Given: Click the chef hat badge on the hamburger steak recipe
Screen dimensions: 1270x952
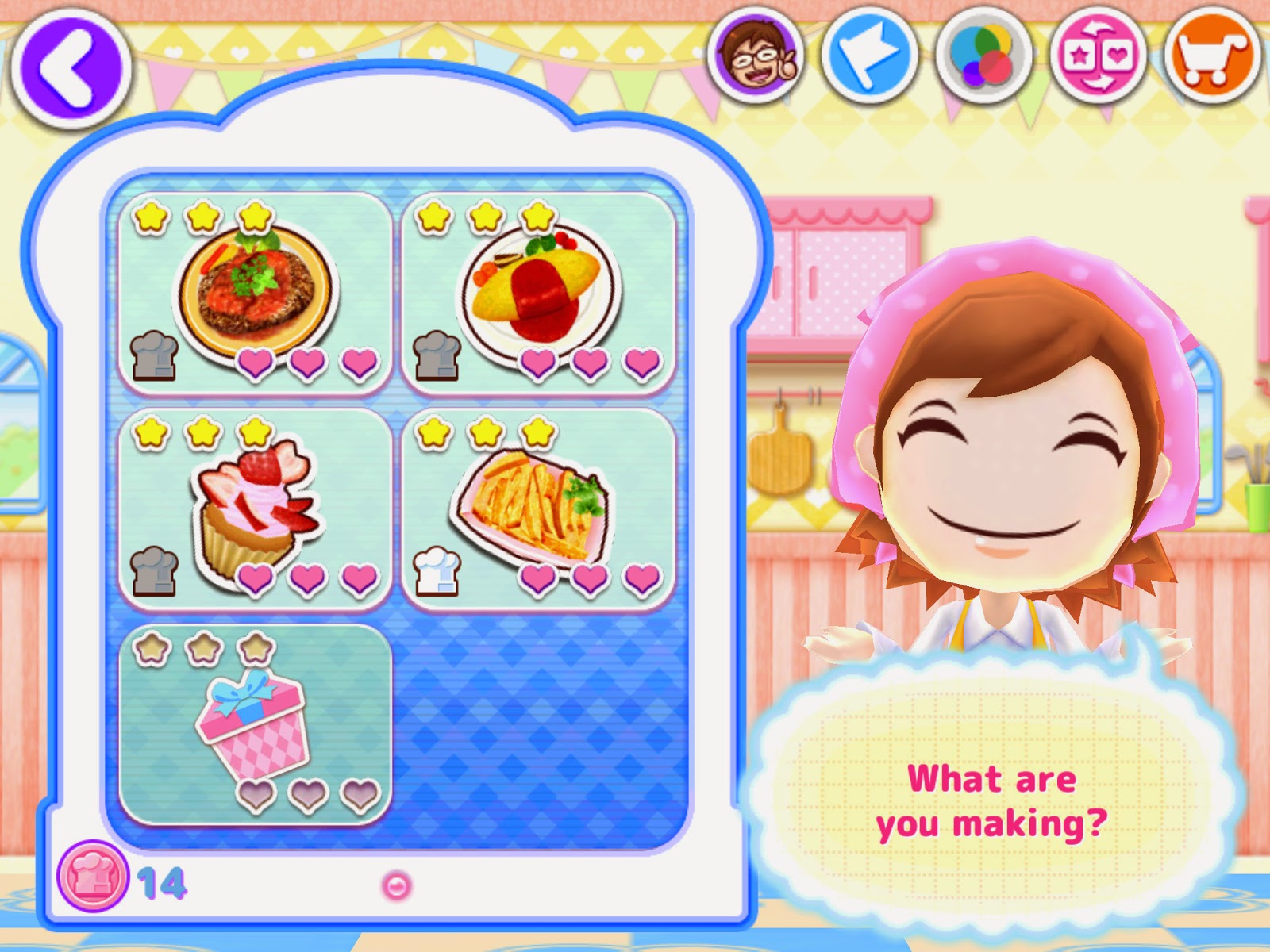Looking at the screenshot, I should click(155, 355).
